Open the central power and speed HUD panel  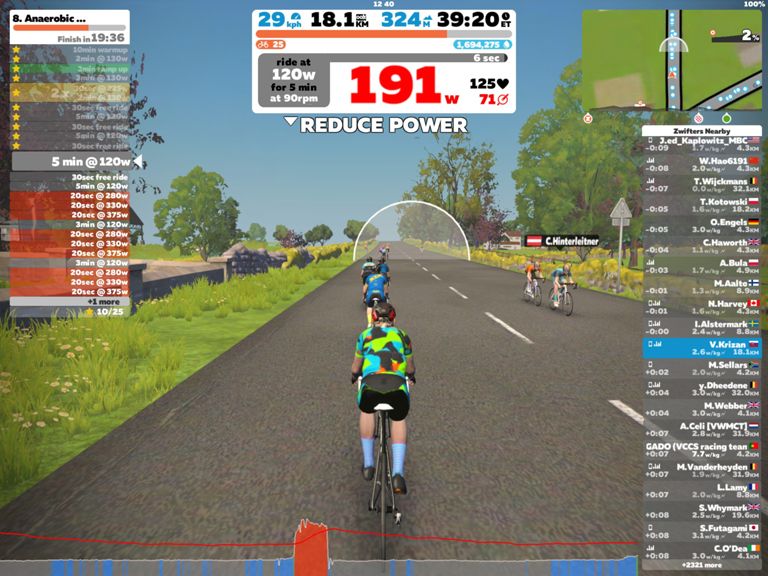click(x=384, y=58)
